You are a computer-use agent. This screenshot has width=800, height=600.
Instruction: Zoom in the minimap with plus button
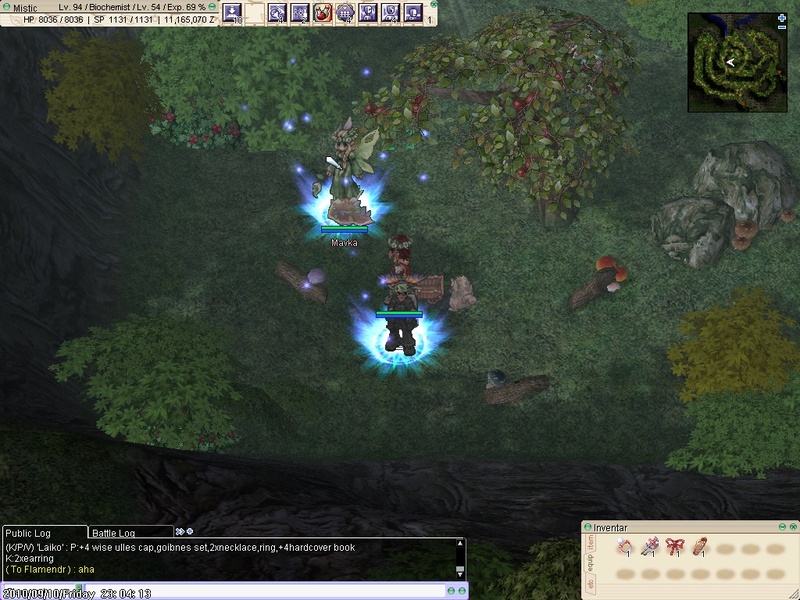click(781, 17)
